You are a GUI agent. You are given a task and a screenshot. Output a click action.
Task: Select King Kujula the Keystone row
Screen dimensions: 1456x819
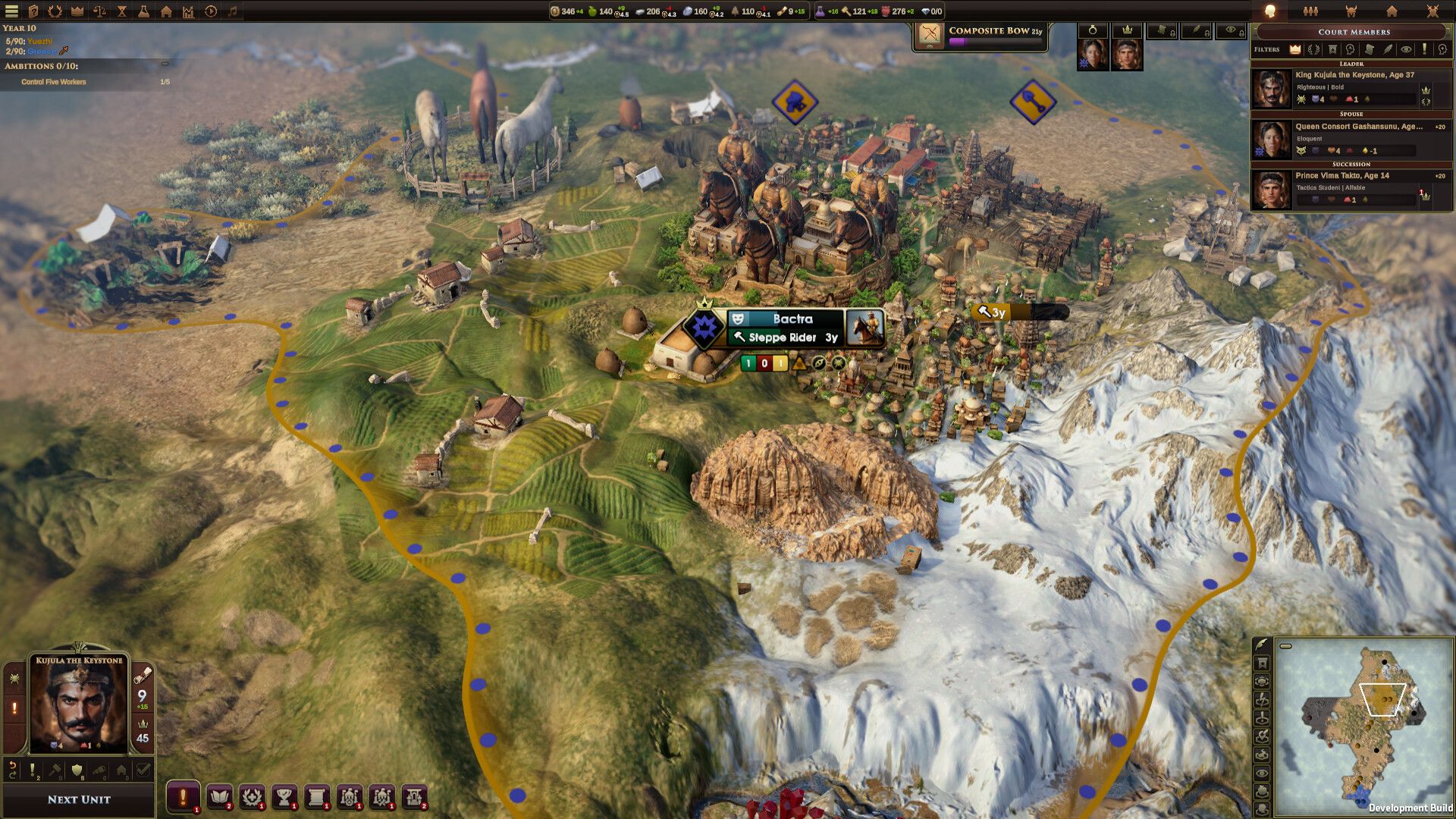(x=1351, y=87)
